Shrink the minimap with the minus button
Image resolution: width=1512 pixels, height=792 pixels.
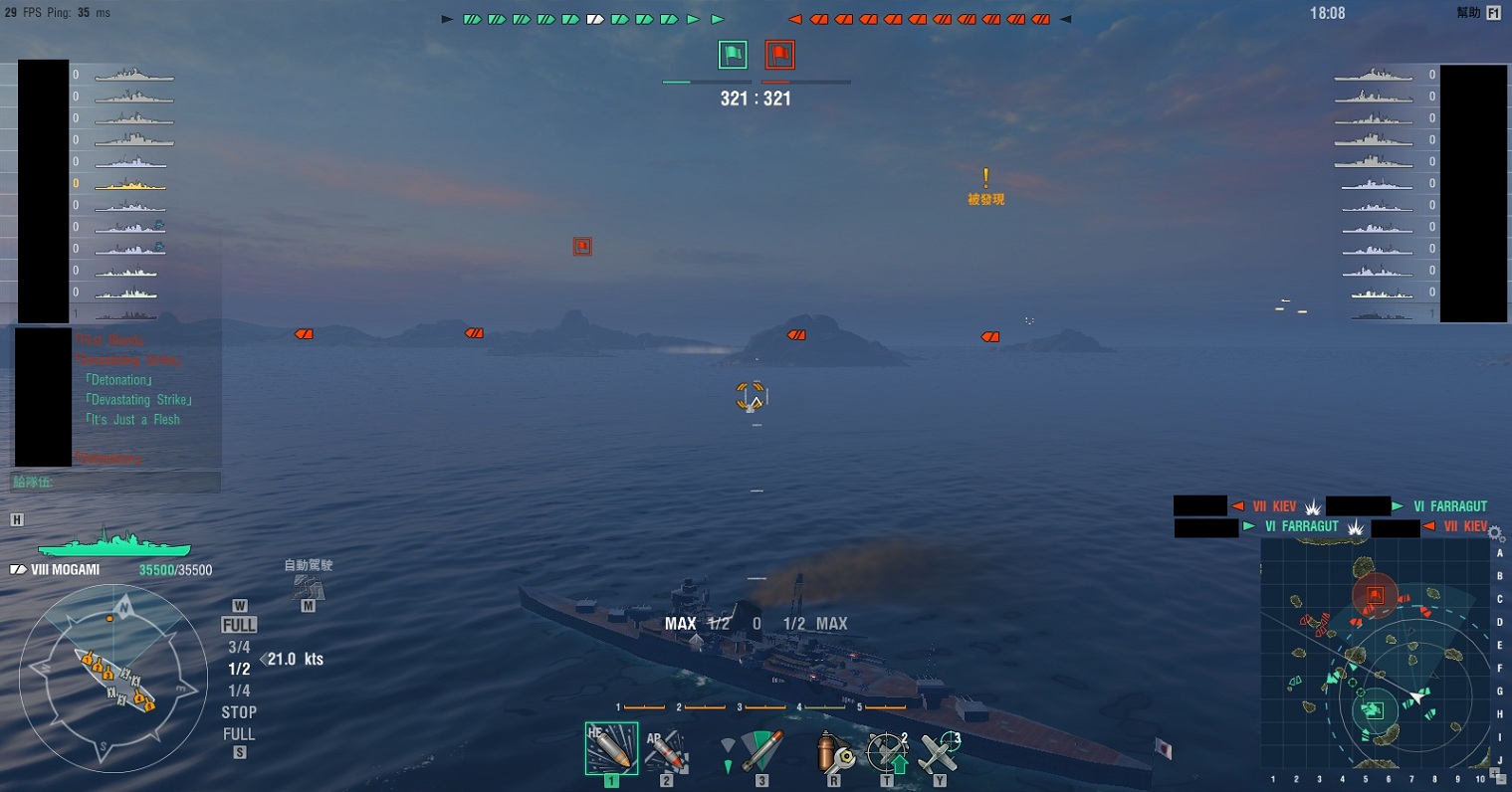1503,778
